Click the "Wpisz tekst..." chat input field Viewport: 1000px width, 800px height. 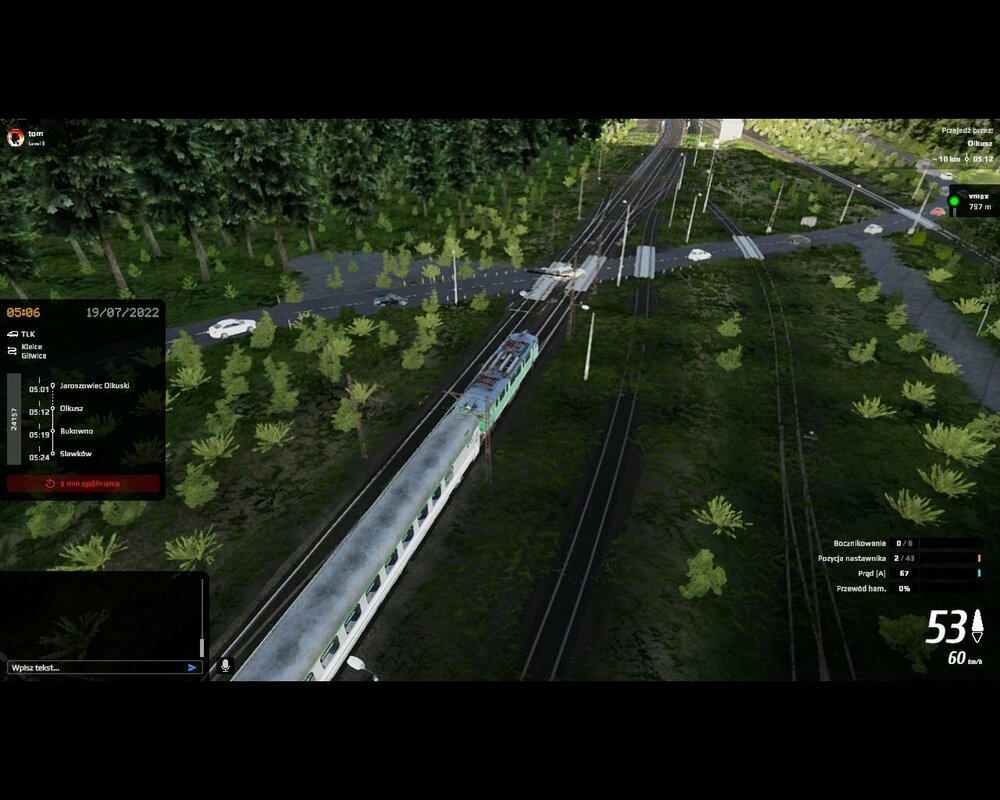(95, 667)
